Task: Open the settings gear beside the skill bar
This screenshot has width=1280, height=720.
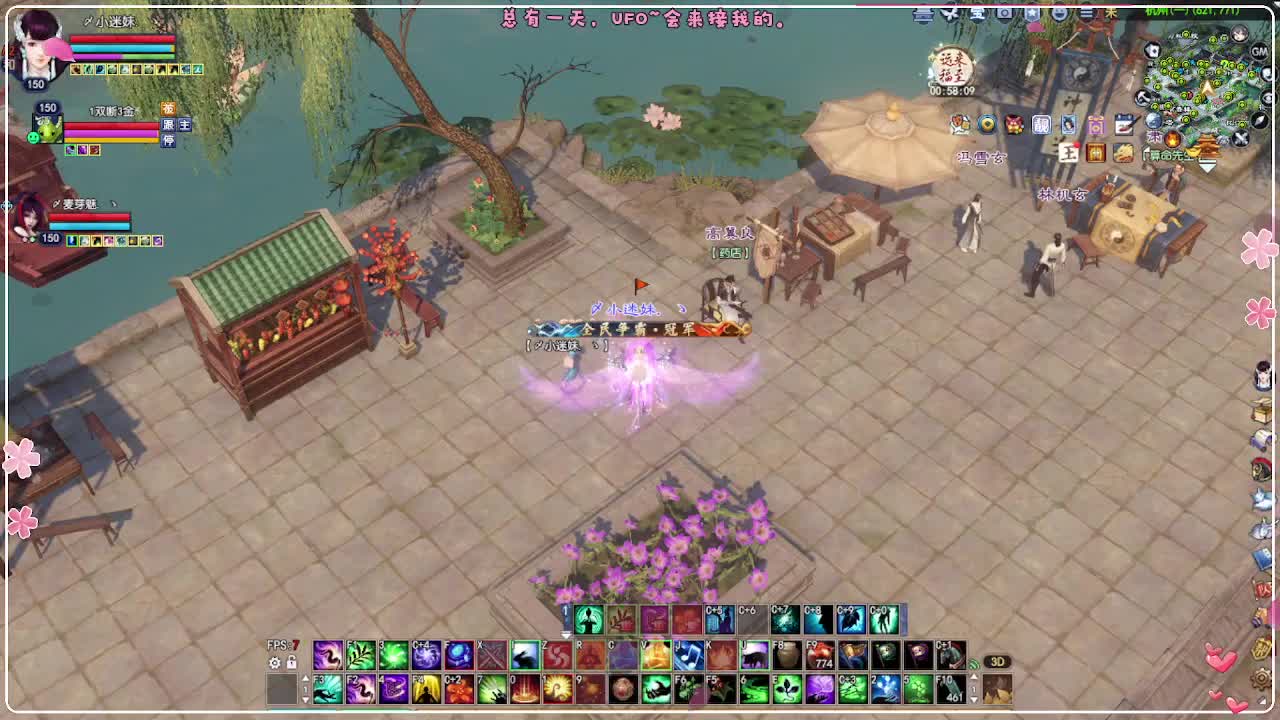Action: pyautogui.click(x=275, y=662)
